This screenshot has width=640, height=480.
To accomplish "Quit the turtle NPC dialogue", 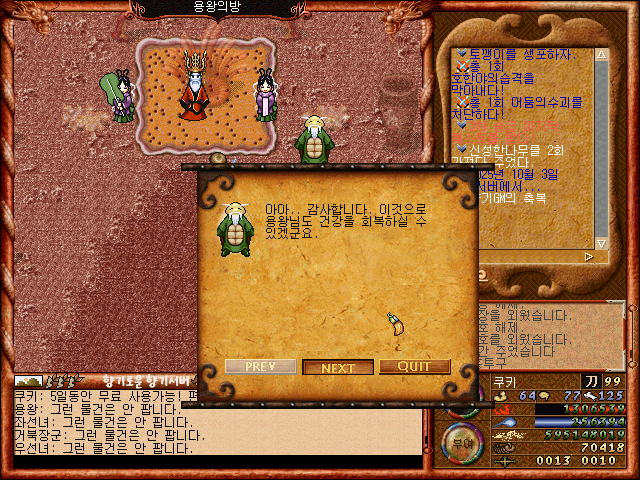I will click(414, 367).
